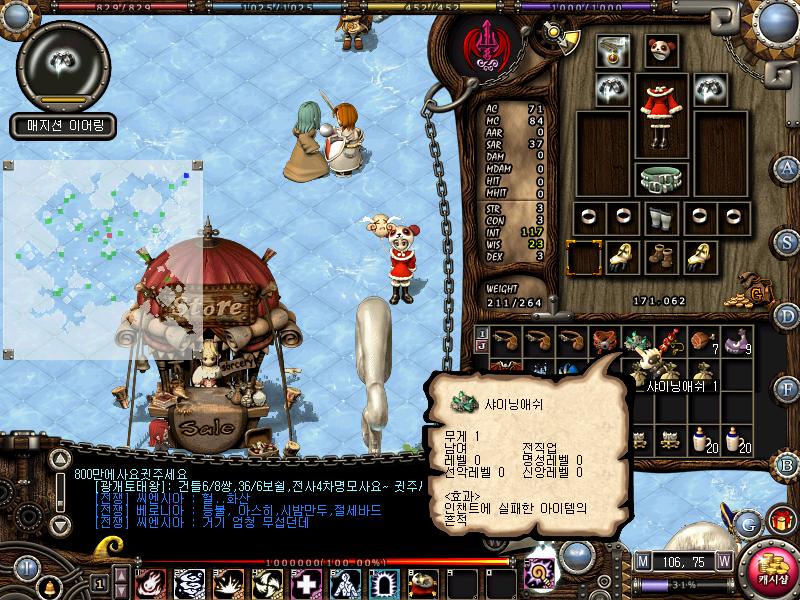Select the meat item with count 7
This screenshot has height=600, width=800.
[704, 341]
